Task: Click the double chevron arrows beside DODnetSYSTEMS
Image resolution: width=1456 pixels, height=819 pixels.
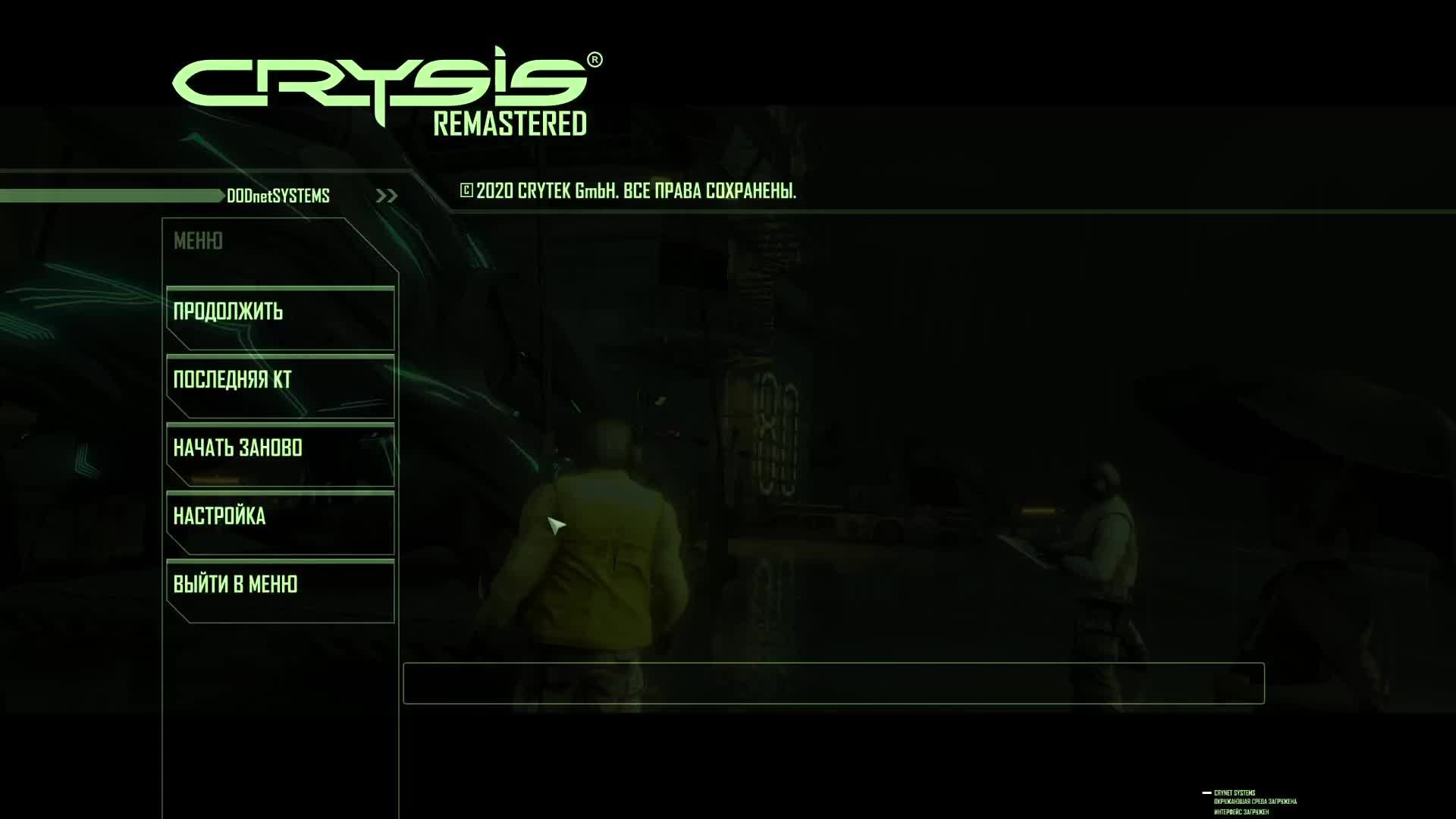Action: 387,195
